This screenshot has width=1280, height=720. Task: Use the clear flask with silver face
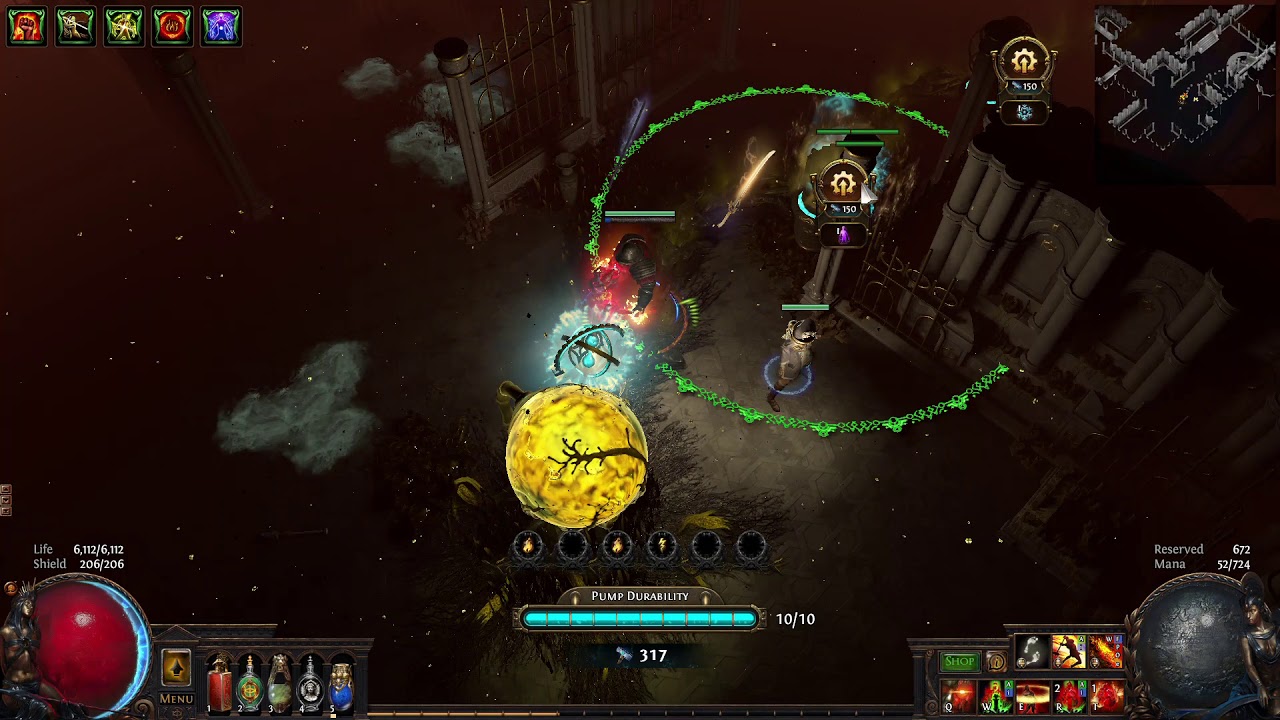point(311,684)
